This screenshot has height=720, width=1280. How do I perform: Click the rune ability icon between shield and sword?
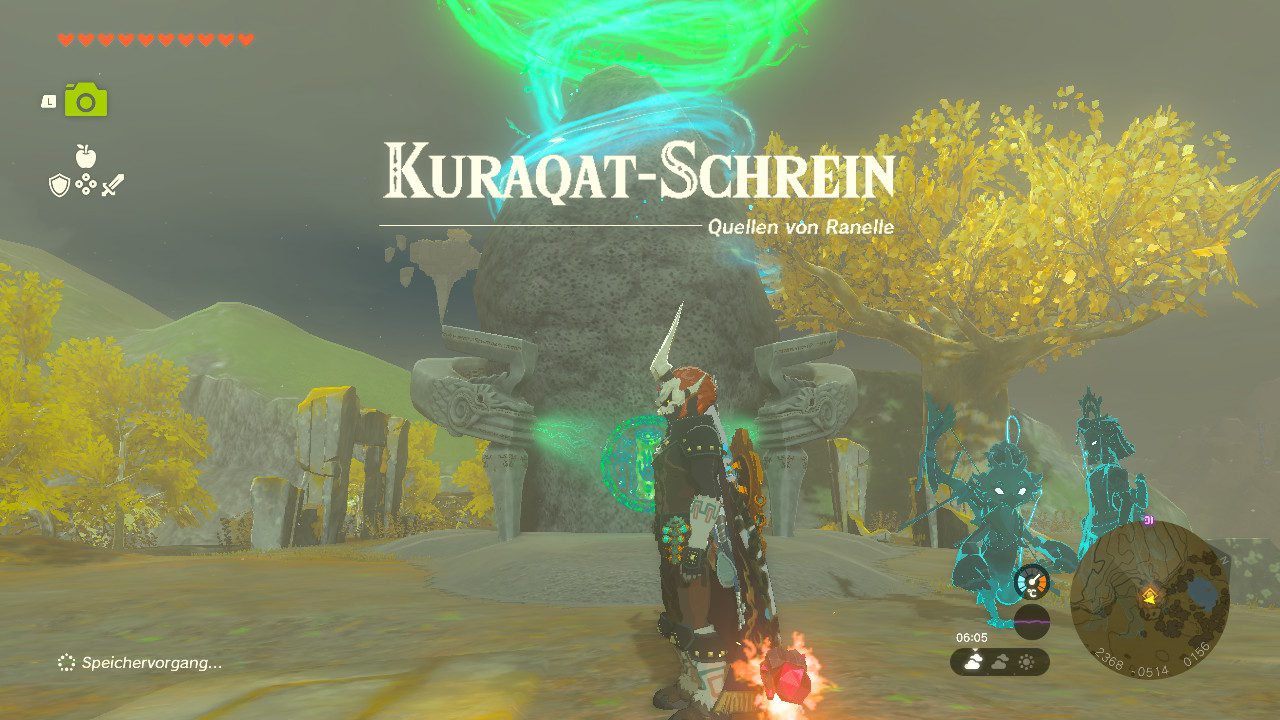[x=86, y=183]
